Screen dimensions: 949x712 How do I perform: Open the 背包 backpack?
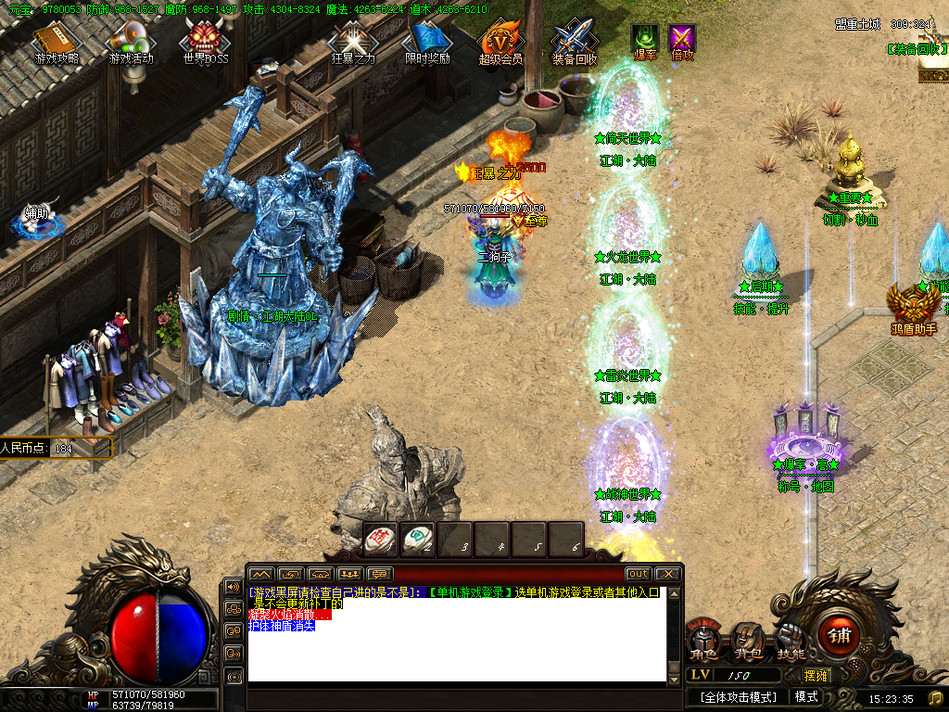click(x=747, y=641)
